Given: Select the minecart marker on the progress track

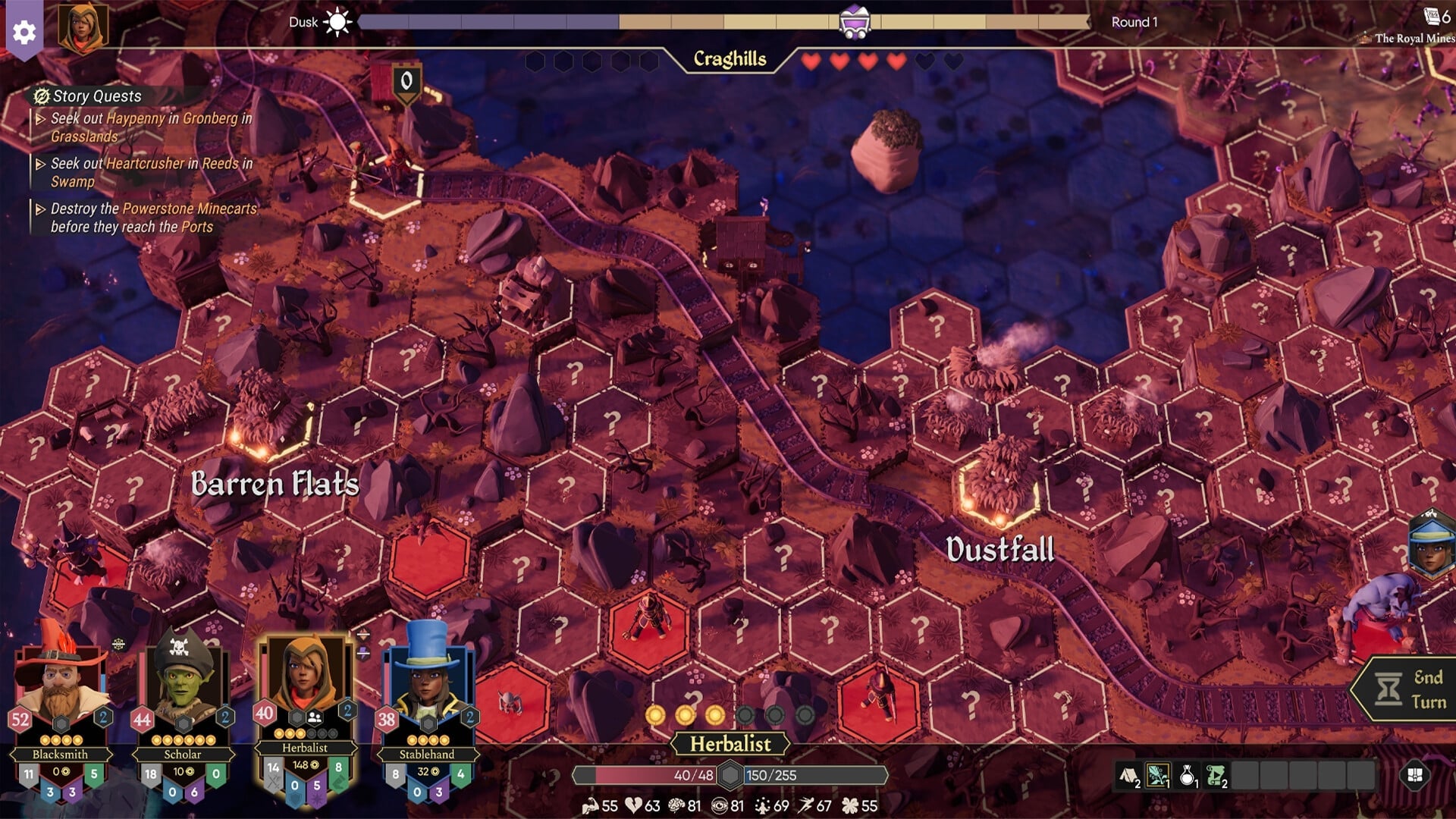Looking at the screenshot, I should [855, 21].
